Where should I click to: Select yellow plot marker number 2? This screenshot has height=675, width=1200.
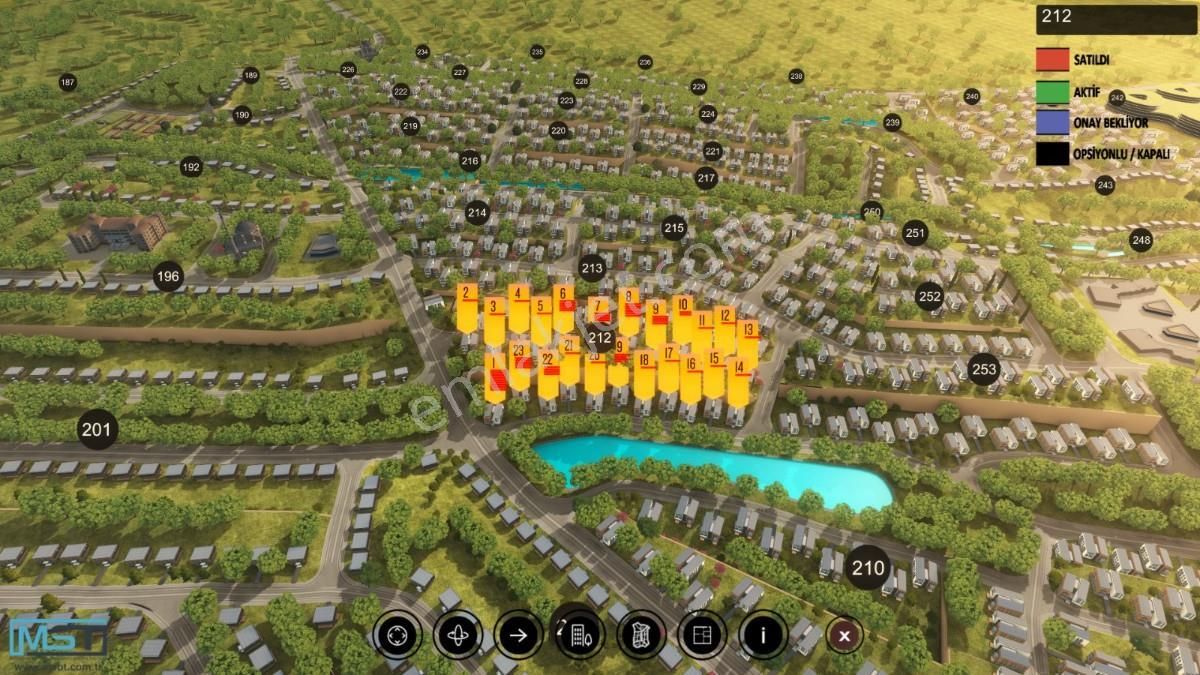(x=466, y=294)
